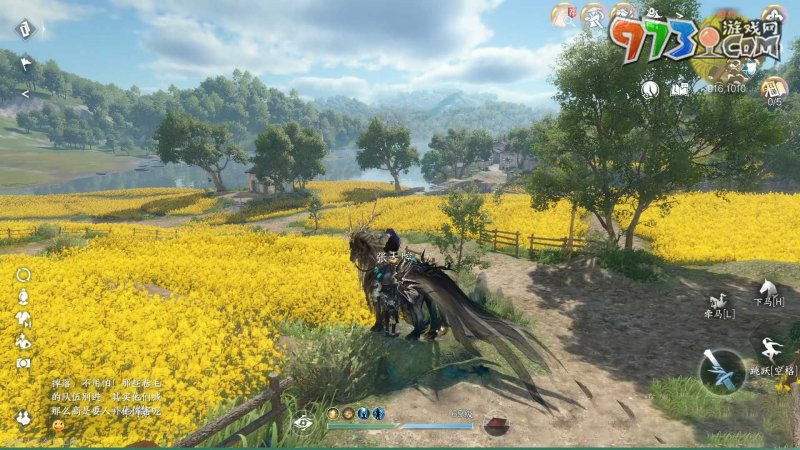This screenshot has width=800, height=450.
Task: Expand the left-arrow collapse toggle
Action: click(25, 93)
